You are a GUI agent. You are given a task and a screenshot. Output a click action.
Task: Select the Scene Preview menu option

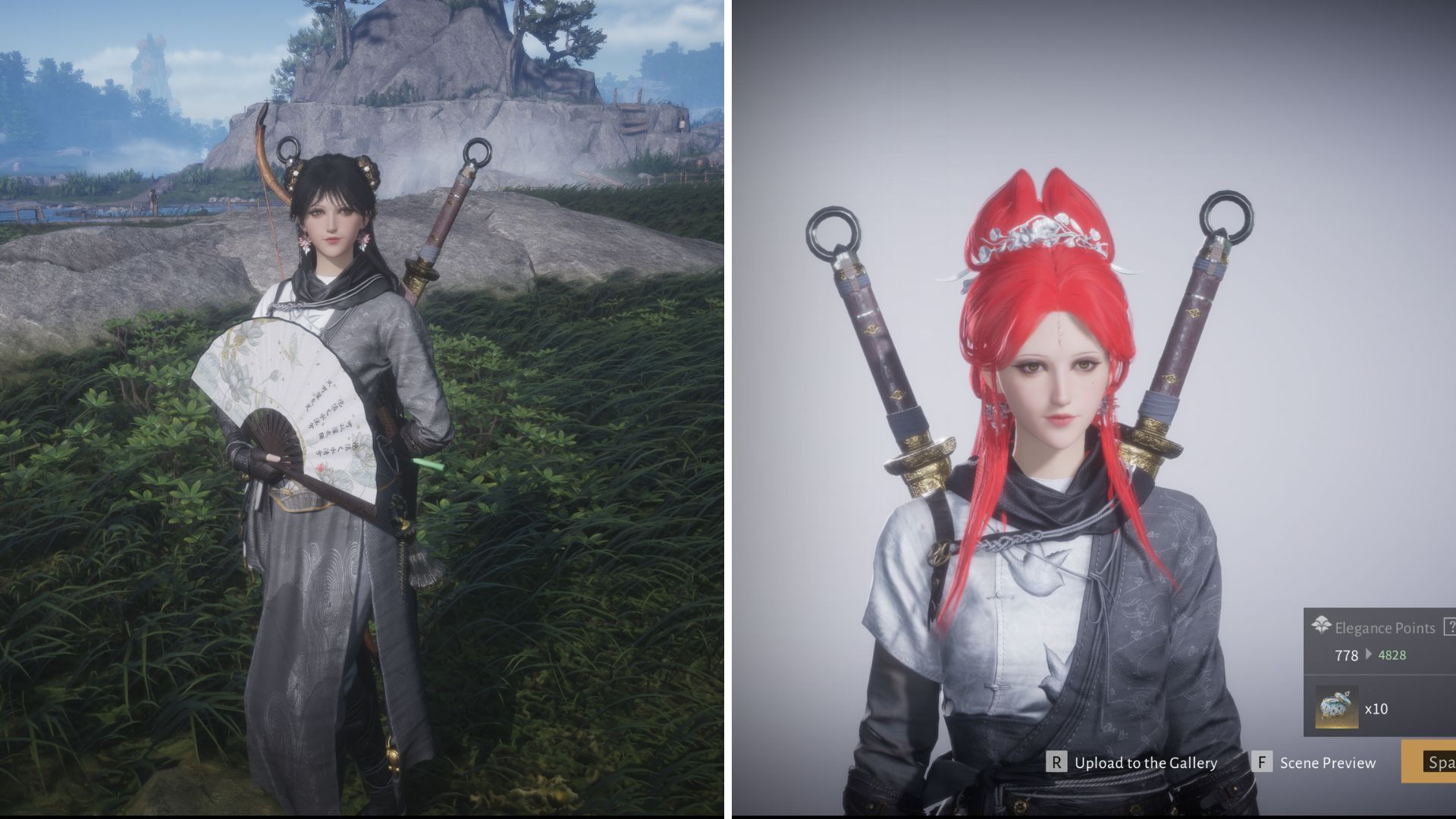click(1329, 763)
